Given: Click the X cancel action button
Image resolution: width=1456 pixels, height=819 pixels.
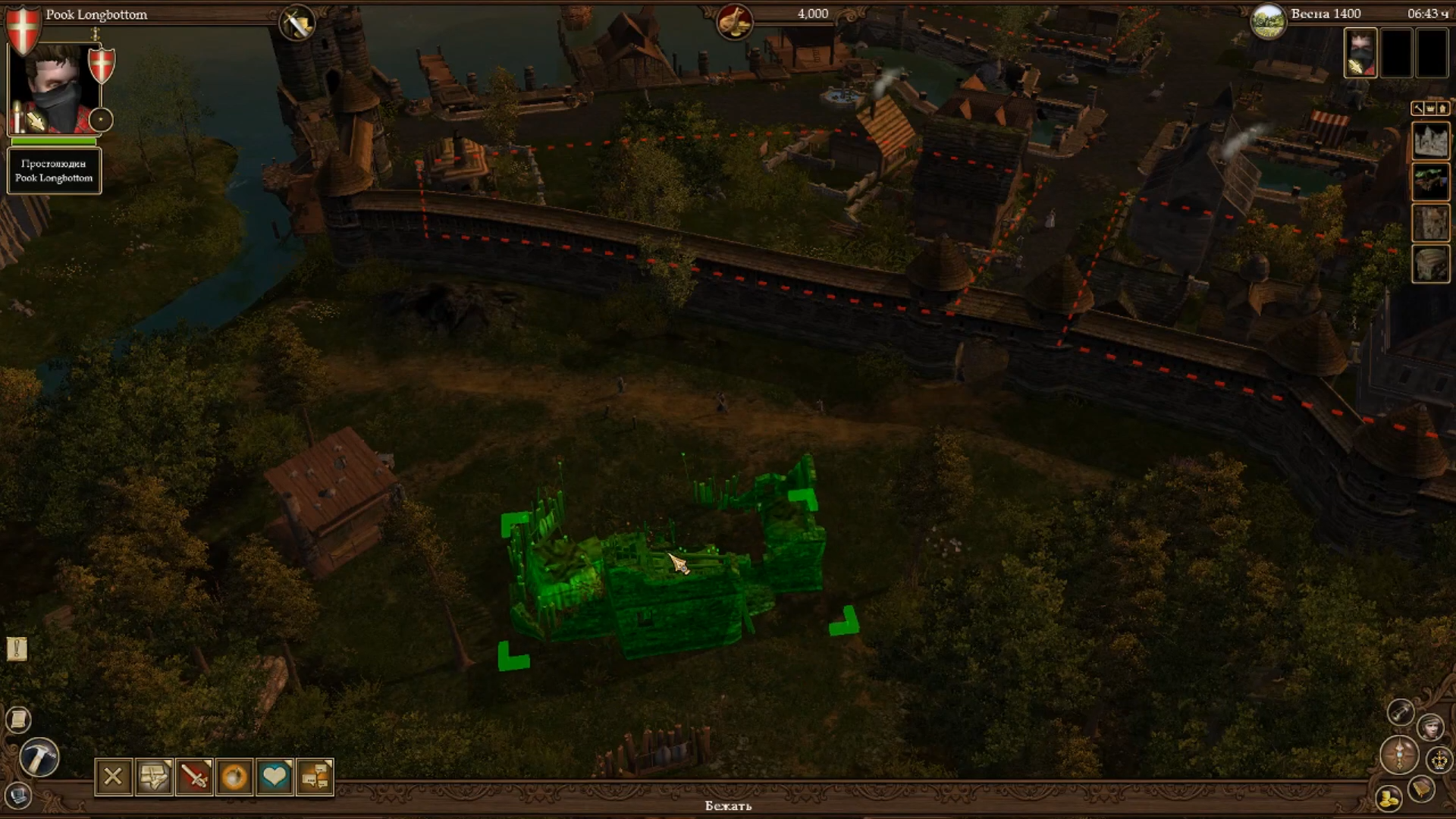Looking at the screenshot, I should pyautogui.click(x=113, y=777).
